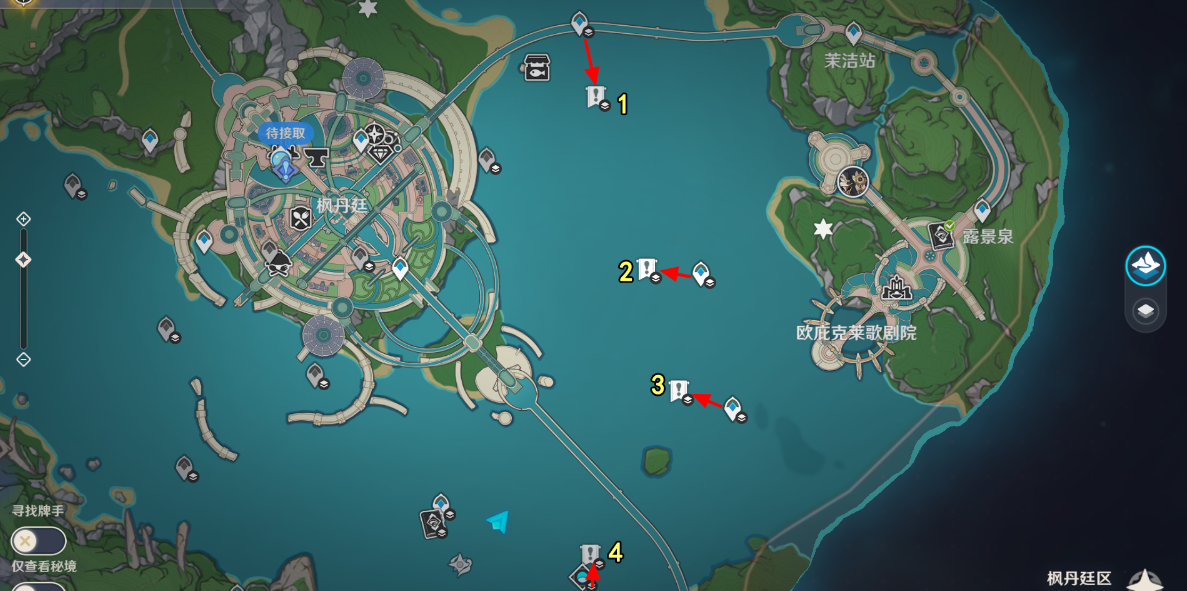Viewport: 1187px width, 591px height.
Task: Select the fishing spot marker
Action: coord(537,67)
